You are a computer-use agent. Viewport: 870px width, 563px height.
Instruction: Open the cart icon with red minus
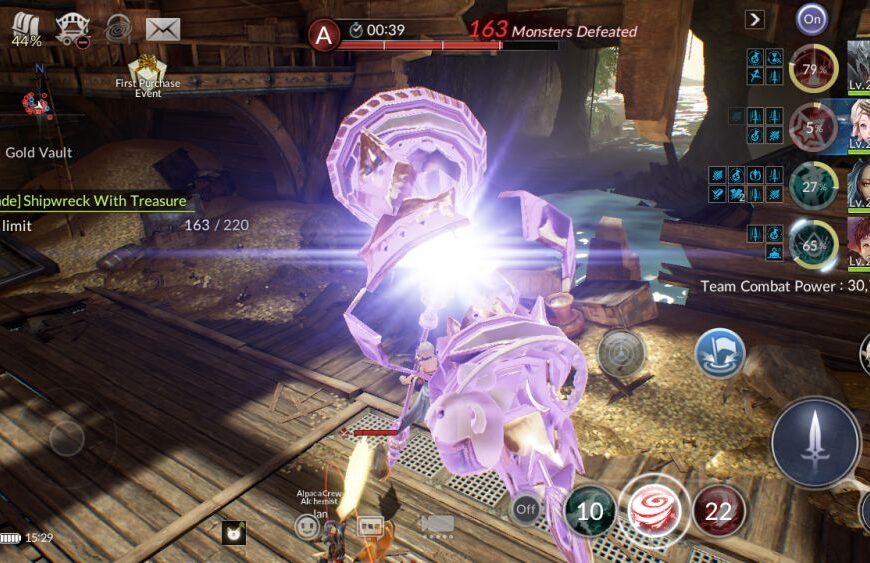click(x=73, y=29)
